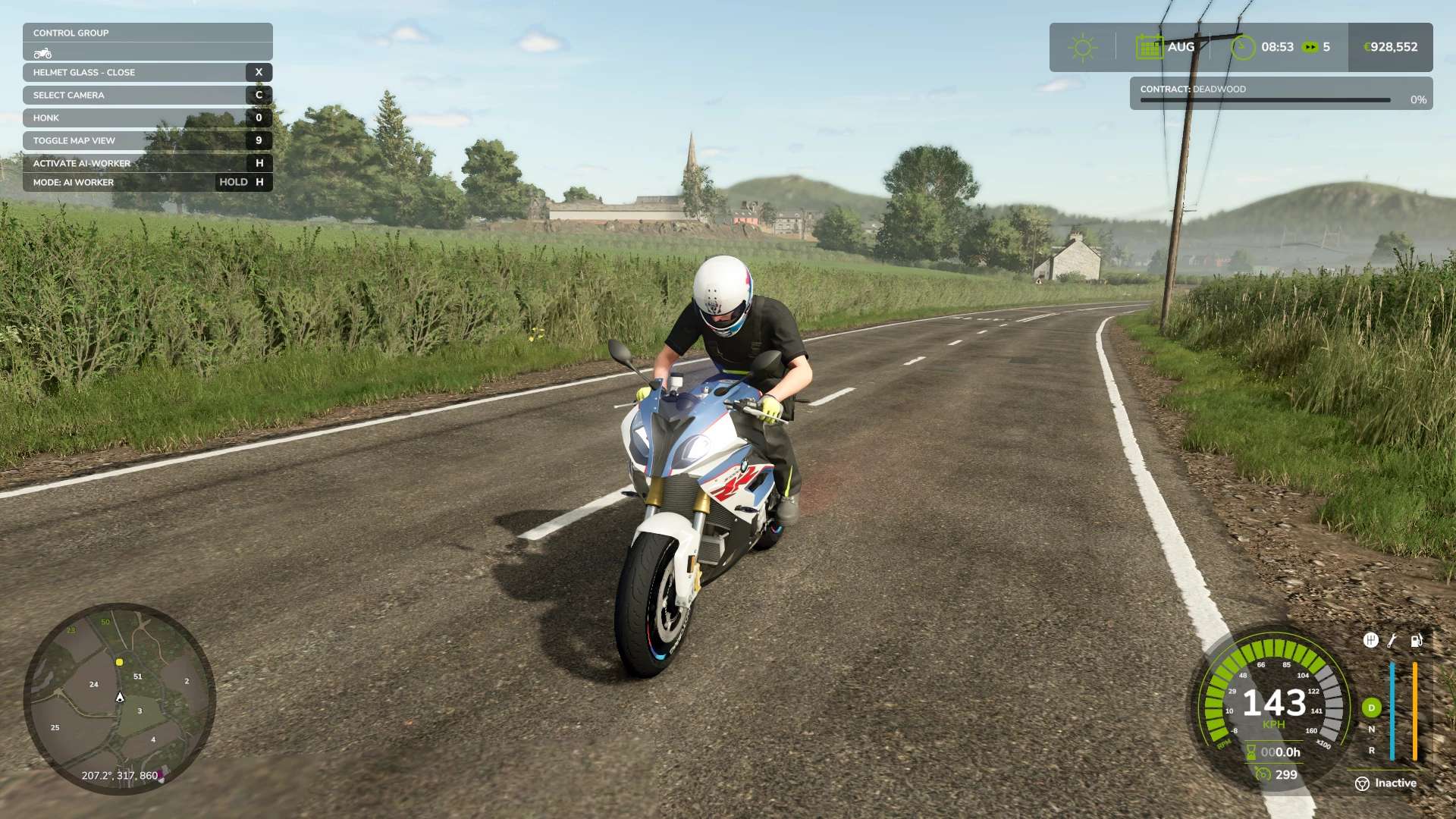The width and height of the screenshot is (1456, 819).
Task: Select the D drive gear indicator
Action: tap(1372, 708)
